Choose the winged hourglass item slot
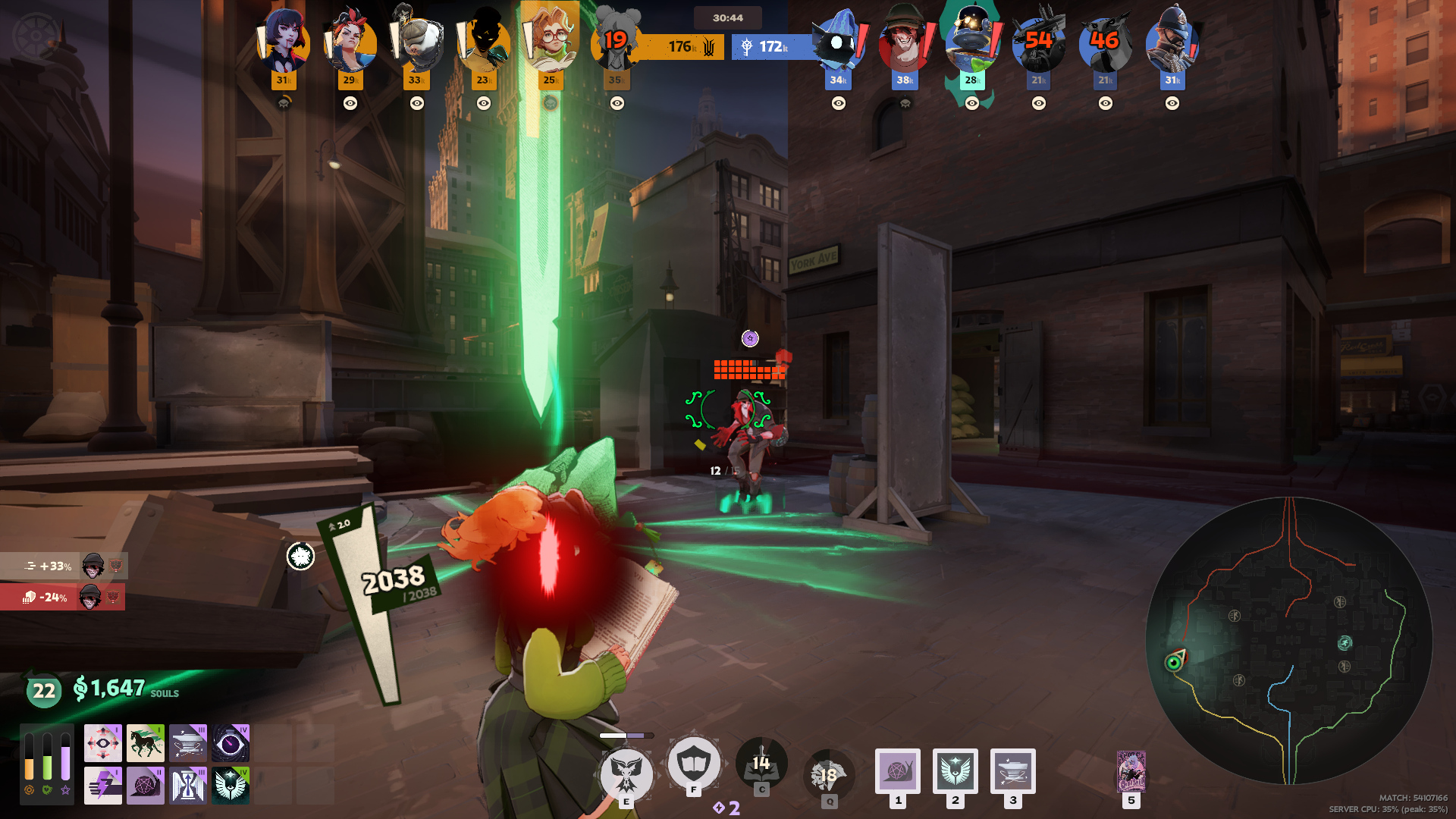The height and width of the screenshot is (819, 1456). coord(188,785)
